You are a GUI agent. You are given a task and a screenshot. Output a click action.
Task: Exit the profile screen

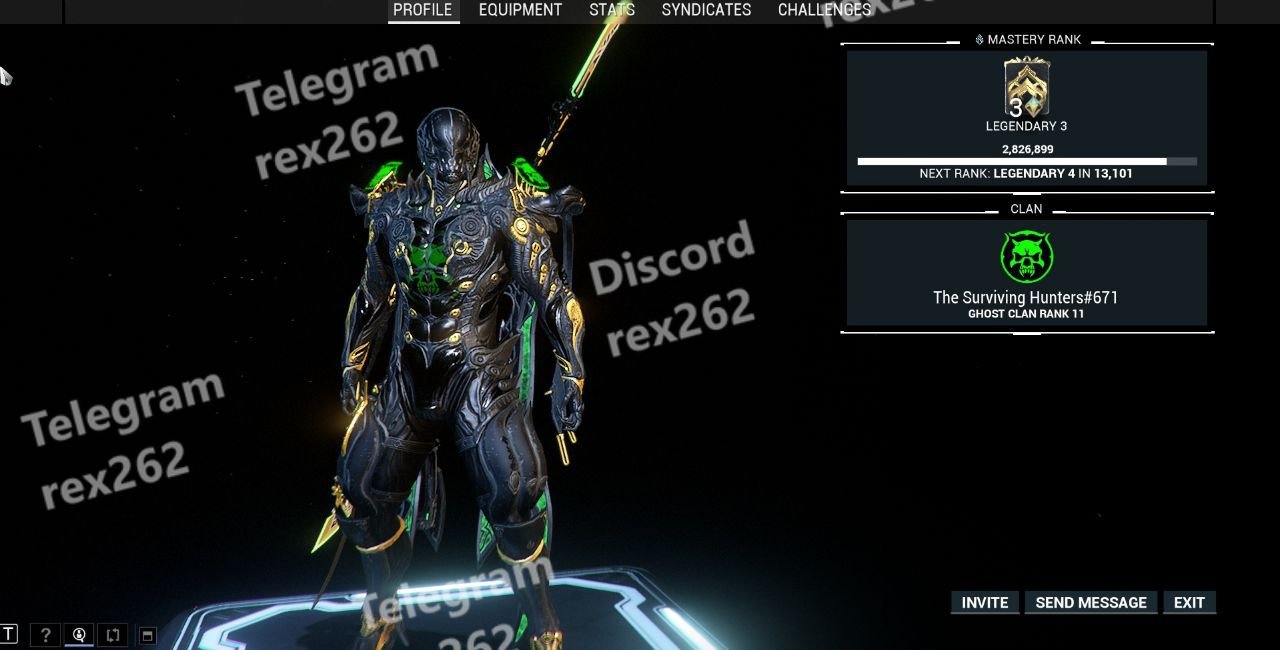[1189, 602]
